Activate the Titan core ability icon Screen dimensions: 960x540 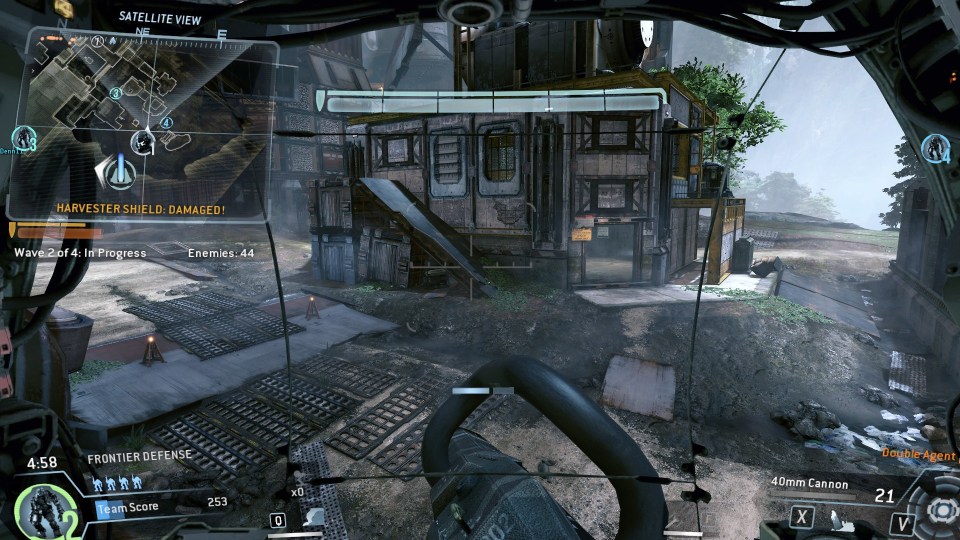pyautogui.click(x=938, y=510)
